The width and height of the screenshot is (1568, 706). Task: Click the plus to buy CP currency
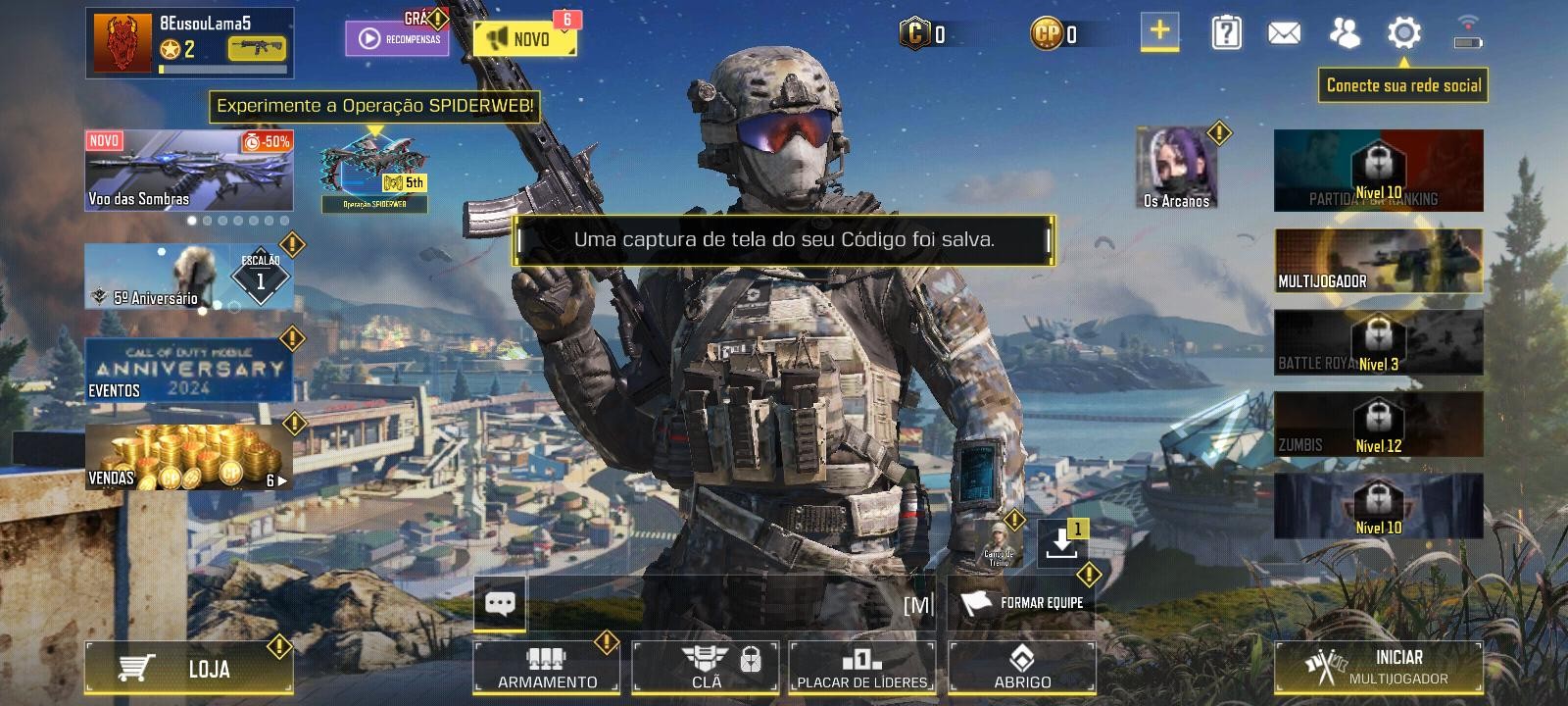(1158, 32)
